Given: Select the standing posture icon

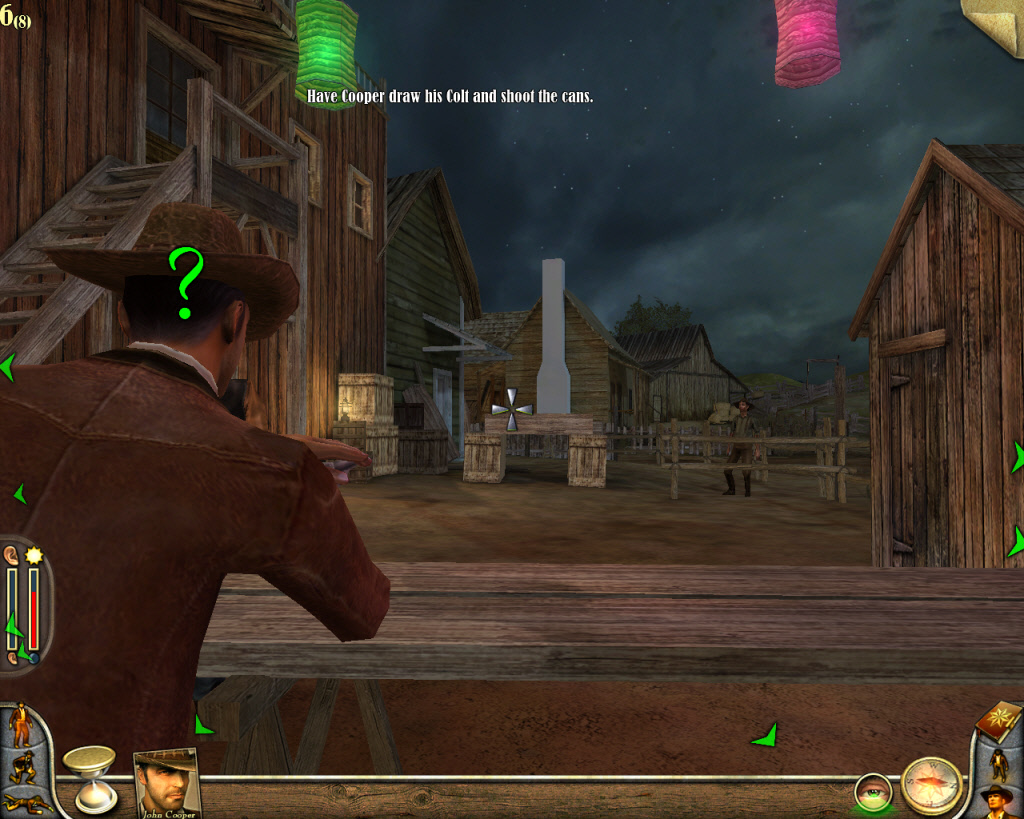Looking at the screenshot, I should click(20, 725).
